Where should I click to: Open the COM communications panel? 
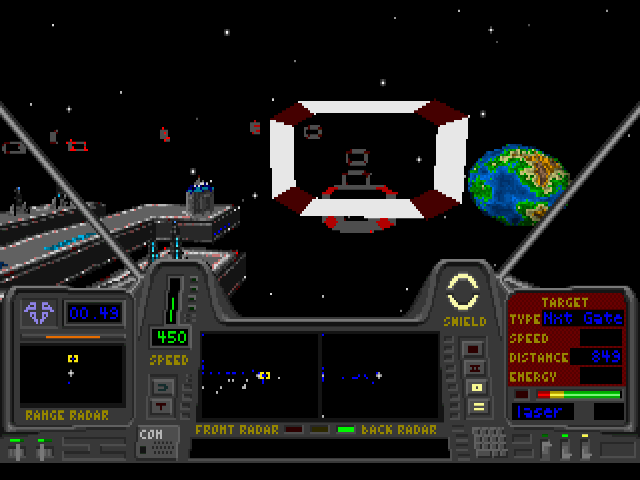point(151,441)
